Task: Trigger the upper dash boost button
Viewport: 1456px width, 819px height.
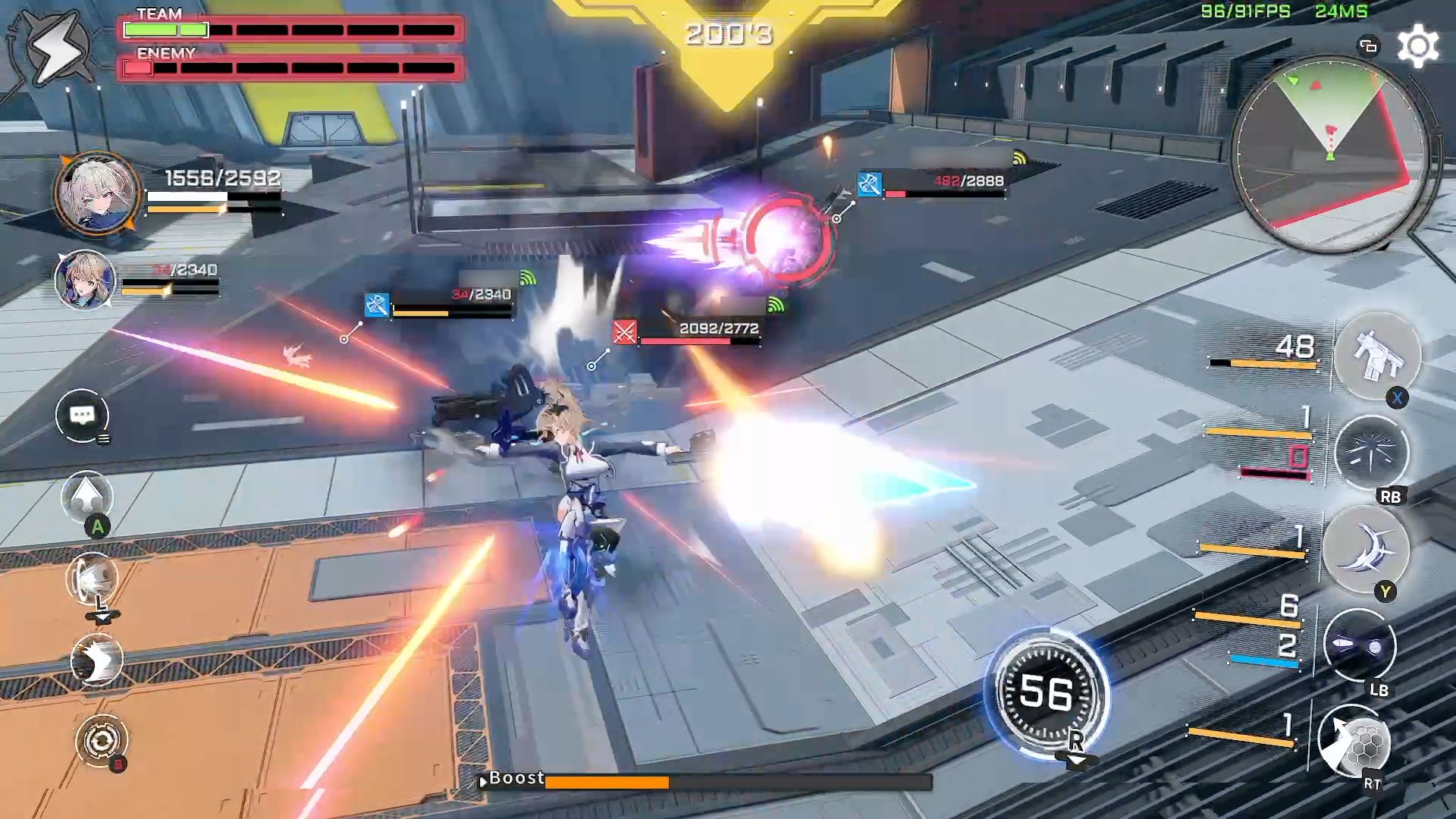Action: (x=94, y=580)
